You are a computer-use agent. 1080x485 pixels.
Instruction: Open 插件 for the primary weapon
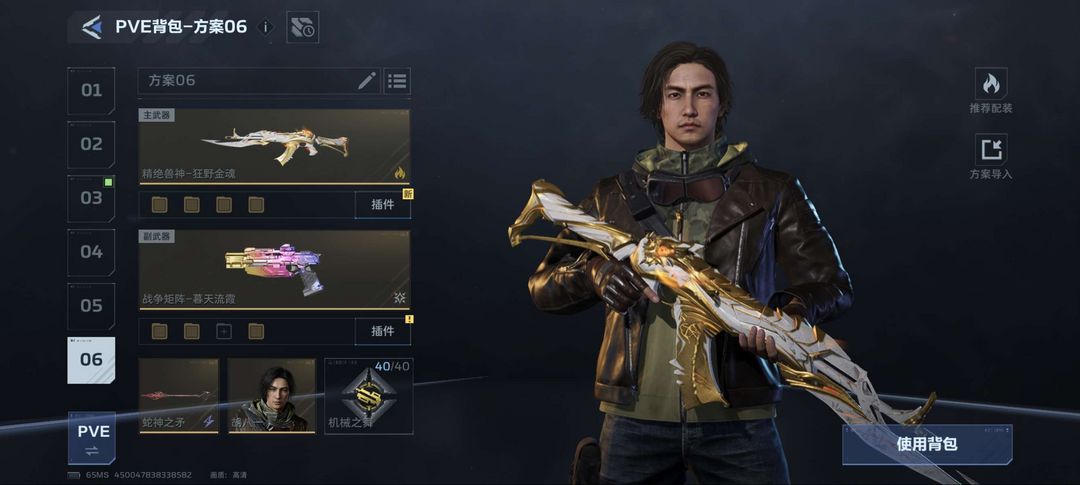coord(382,205)
